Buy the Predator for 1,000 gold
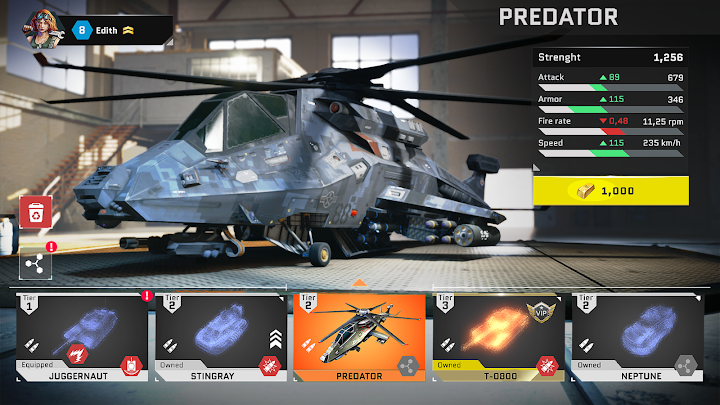The height and width of the screenshot is (405, 720). pos(611,190)
